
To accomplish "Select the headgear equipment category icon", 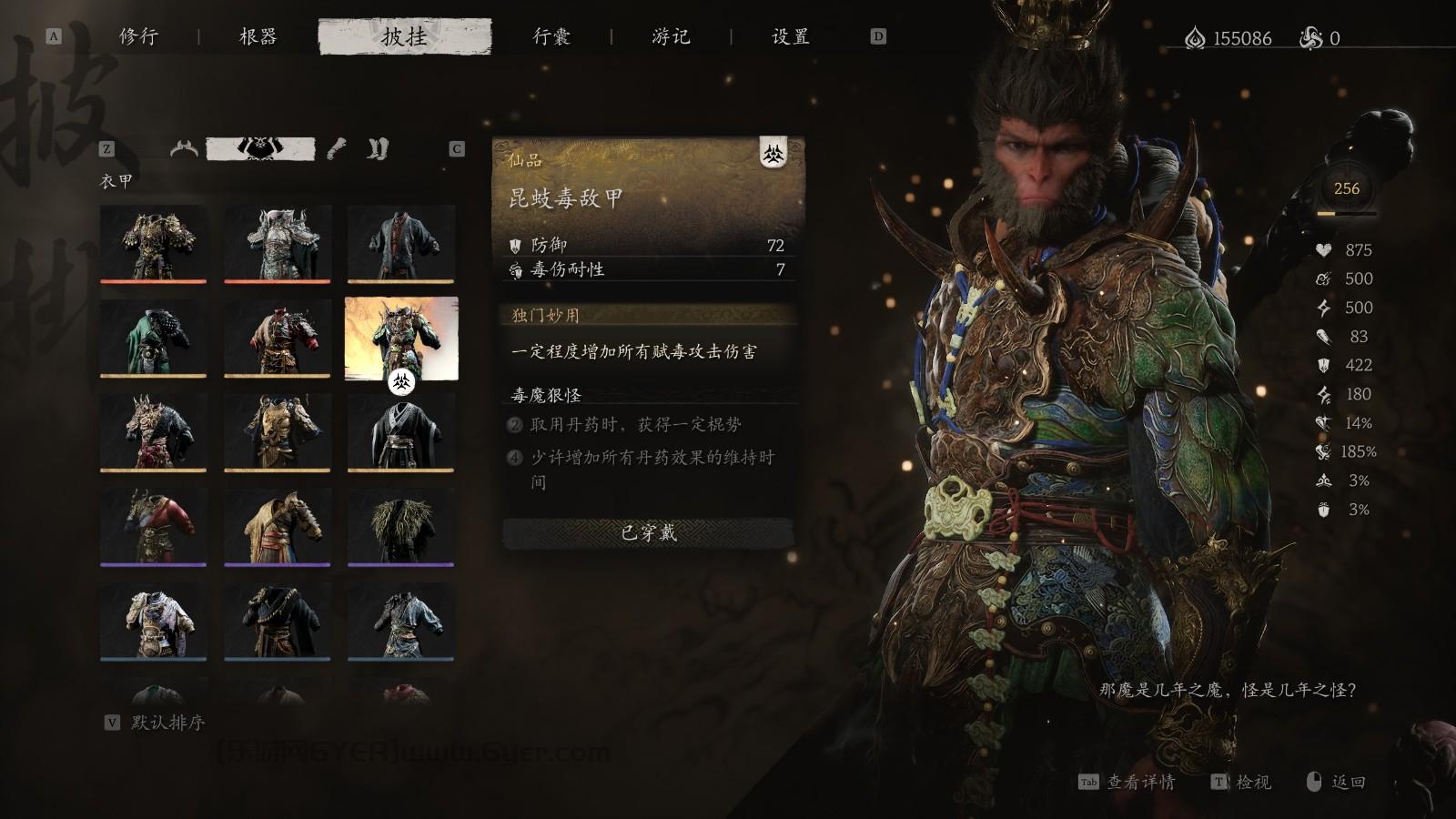I will click(185, 147).
